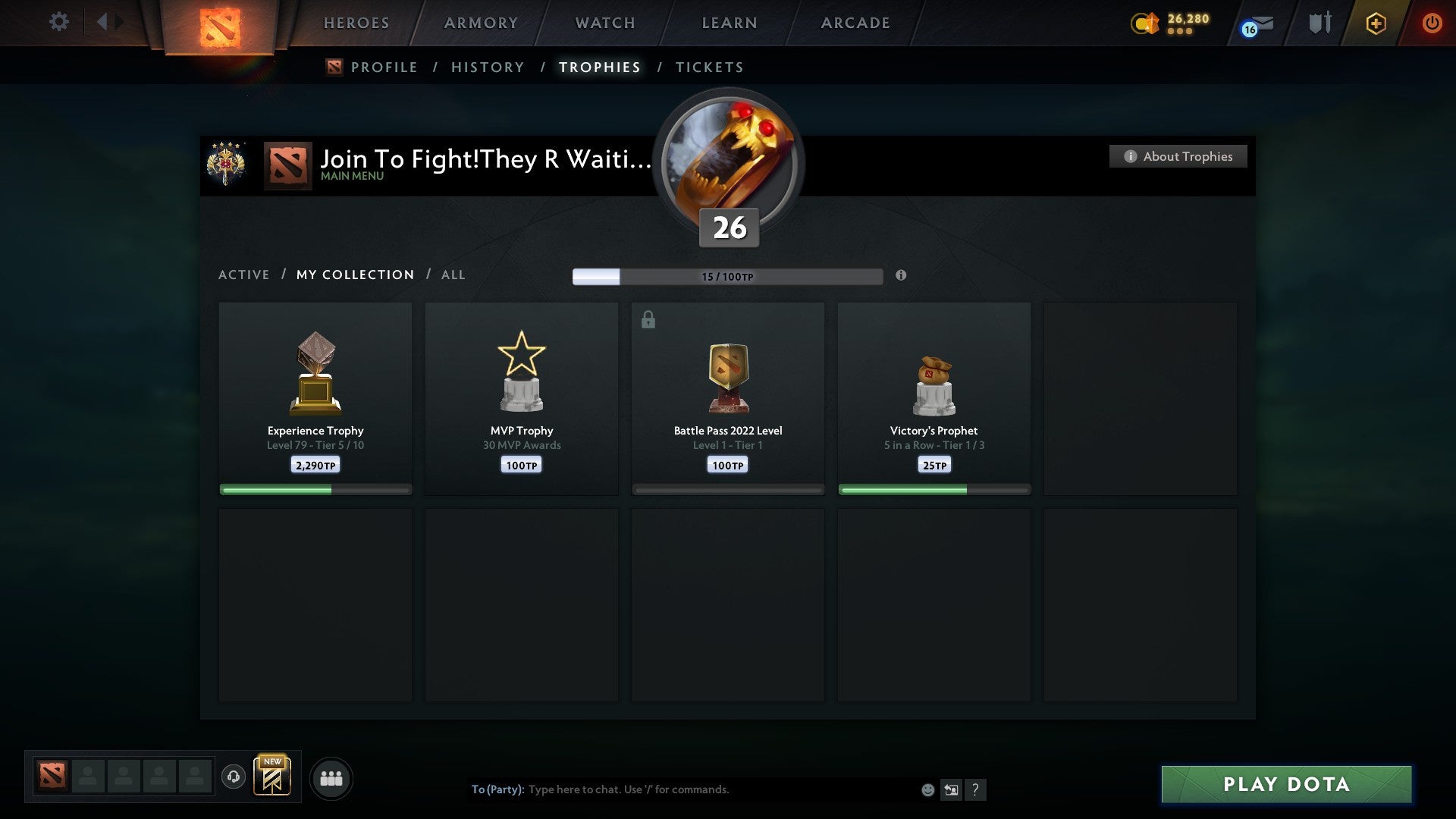The height and width of the screenshot is (819, 1456).
Task: Toggle voice chat with the headset icon
Action: (x=234, y=777)
